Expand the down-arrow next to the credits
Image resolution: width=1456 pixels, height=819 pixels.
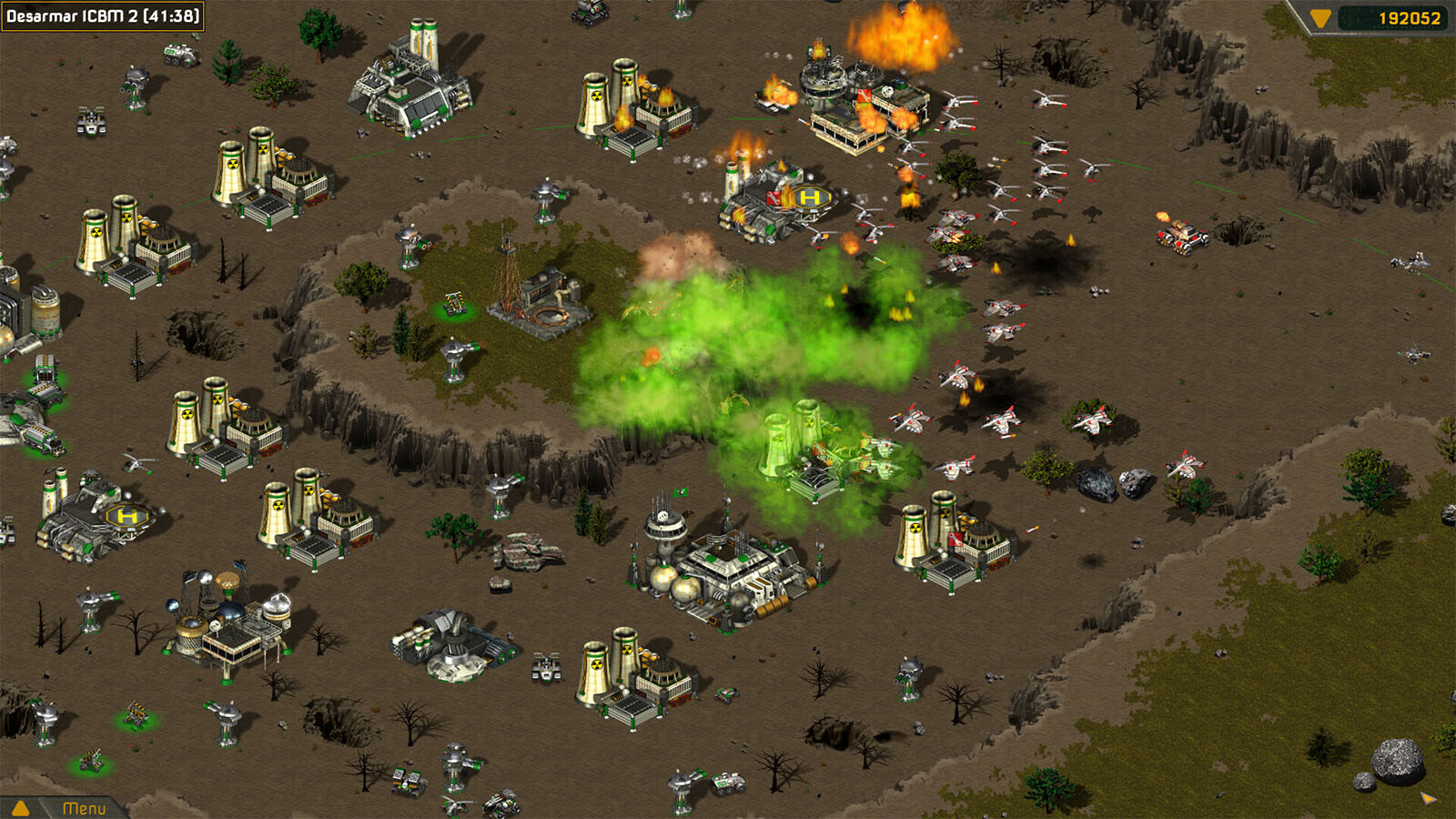pyautogui.click(x=1320, y=18)
